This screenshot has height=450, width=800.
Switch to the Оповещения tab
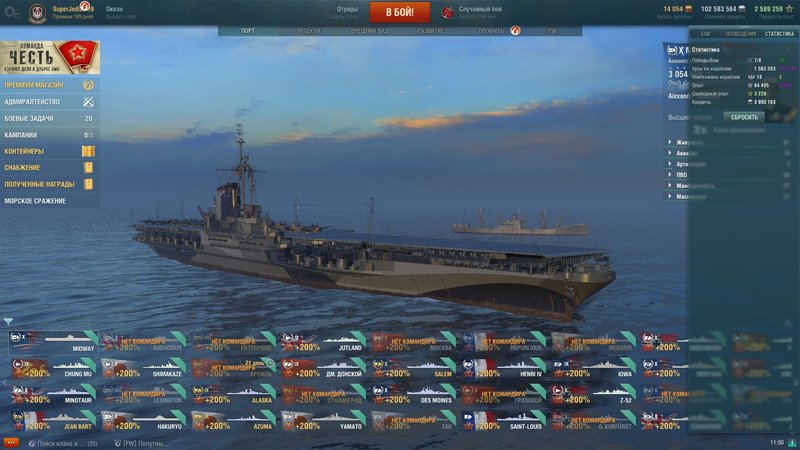pyautogui.click(x=741, y=34)
